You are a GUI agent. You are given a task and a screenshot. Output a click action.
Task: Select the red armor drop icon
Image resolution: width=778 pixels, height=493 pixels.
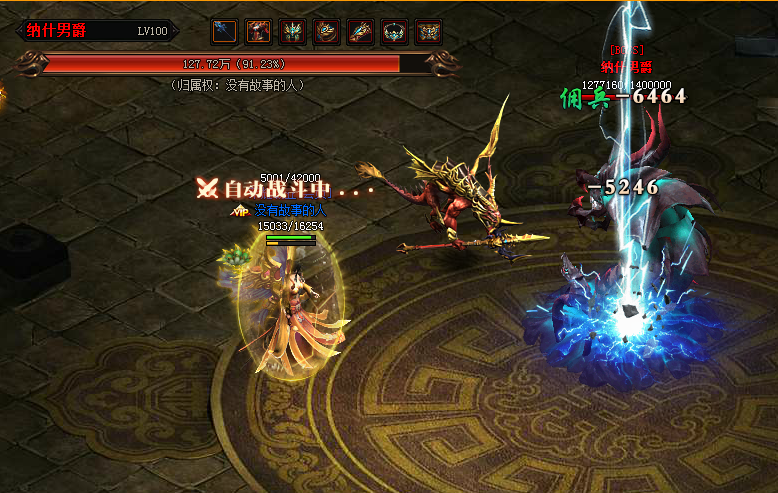(x=259, y=32)
